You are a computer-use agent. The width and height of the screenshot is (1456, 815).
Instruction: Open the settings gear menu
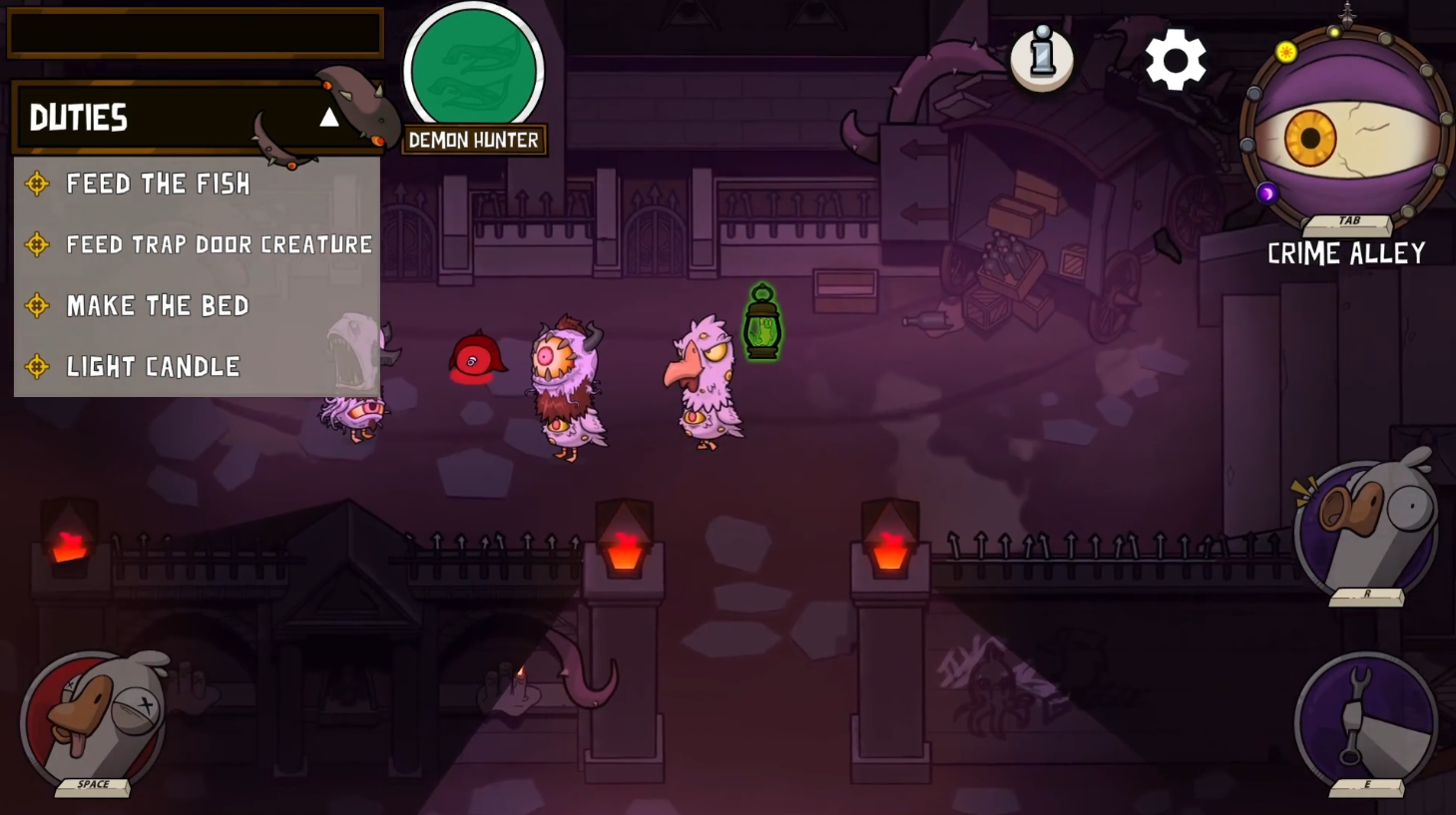1175,60
